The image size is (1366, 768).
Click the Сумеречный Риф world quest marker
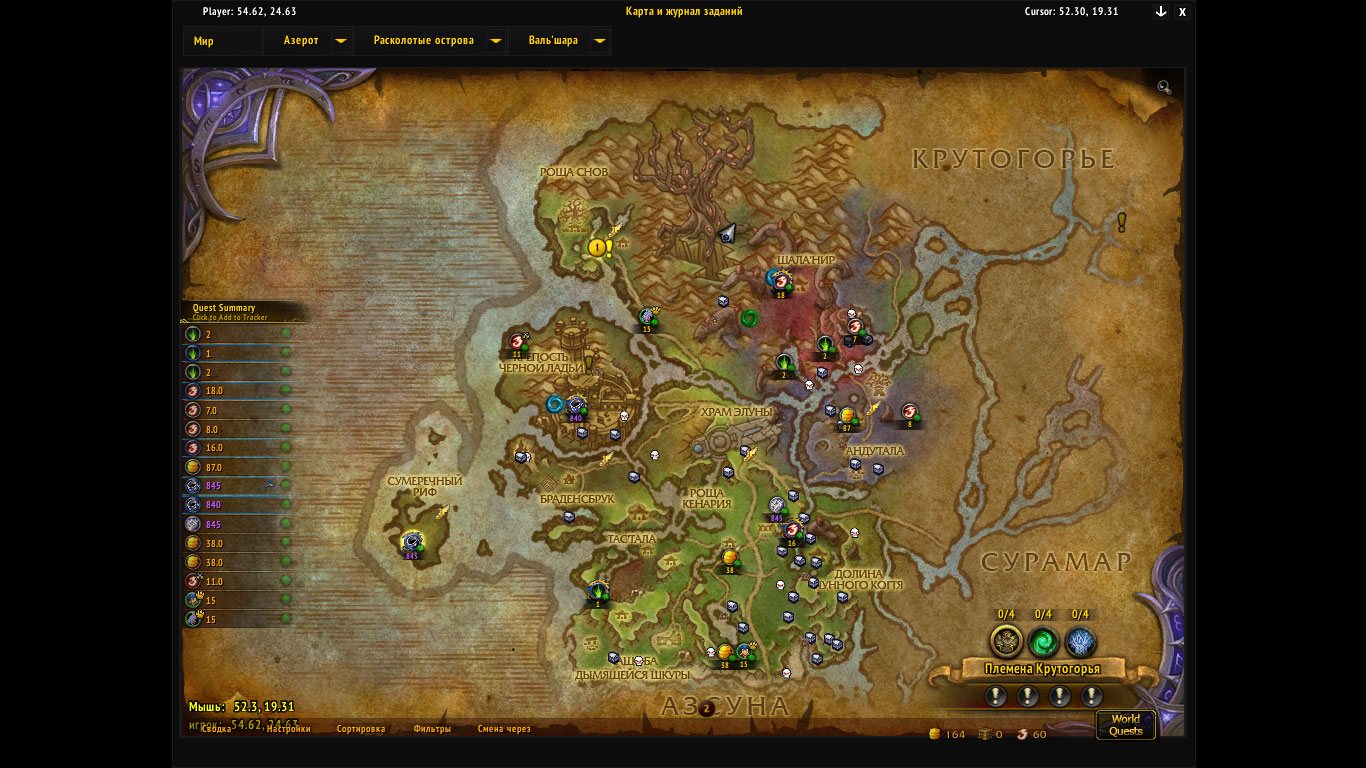click(x=411, y=542)
